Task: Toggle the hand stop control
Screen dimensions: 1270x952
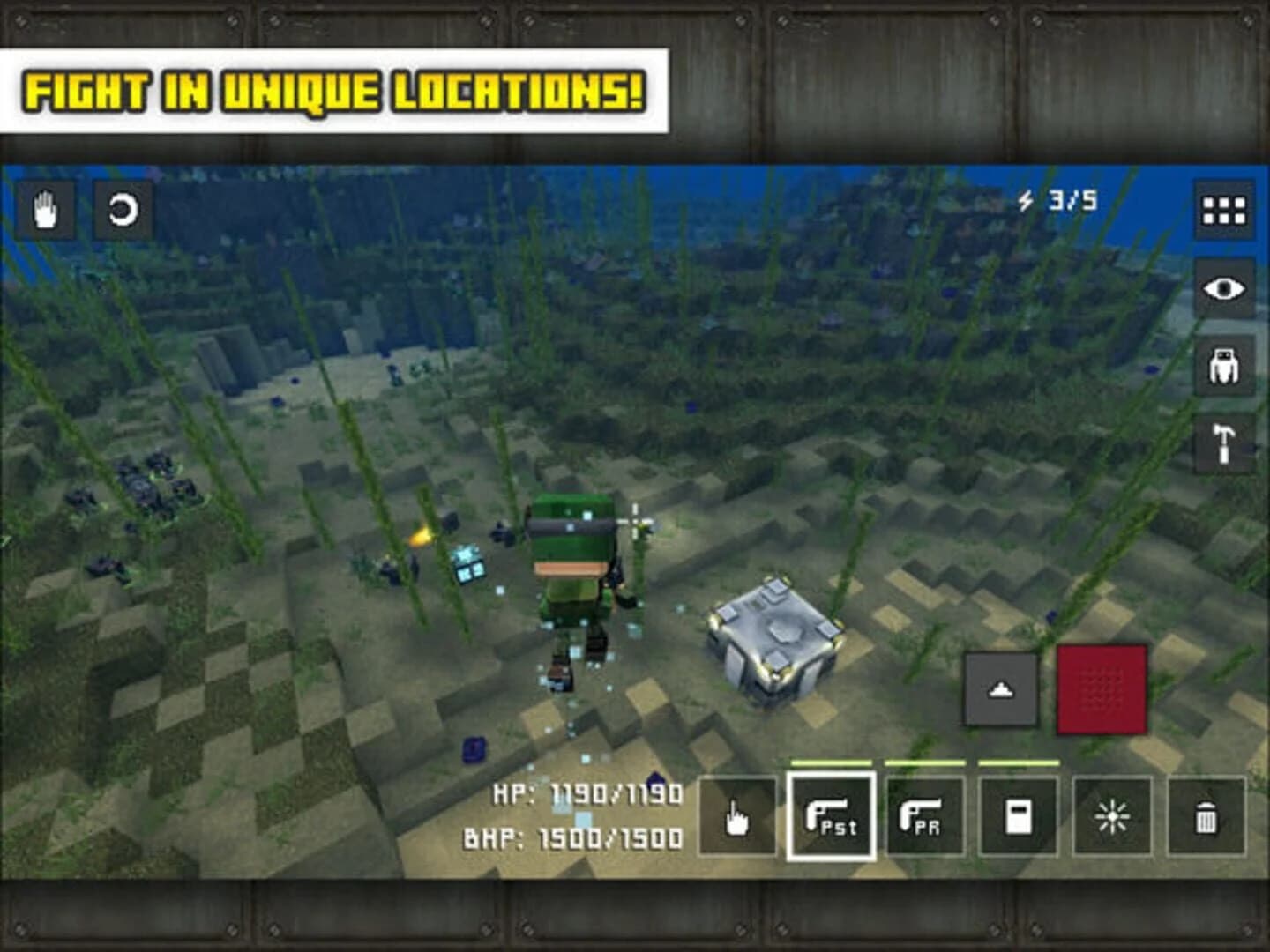Action: (x=47, y=210)
